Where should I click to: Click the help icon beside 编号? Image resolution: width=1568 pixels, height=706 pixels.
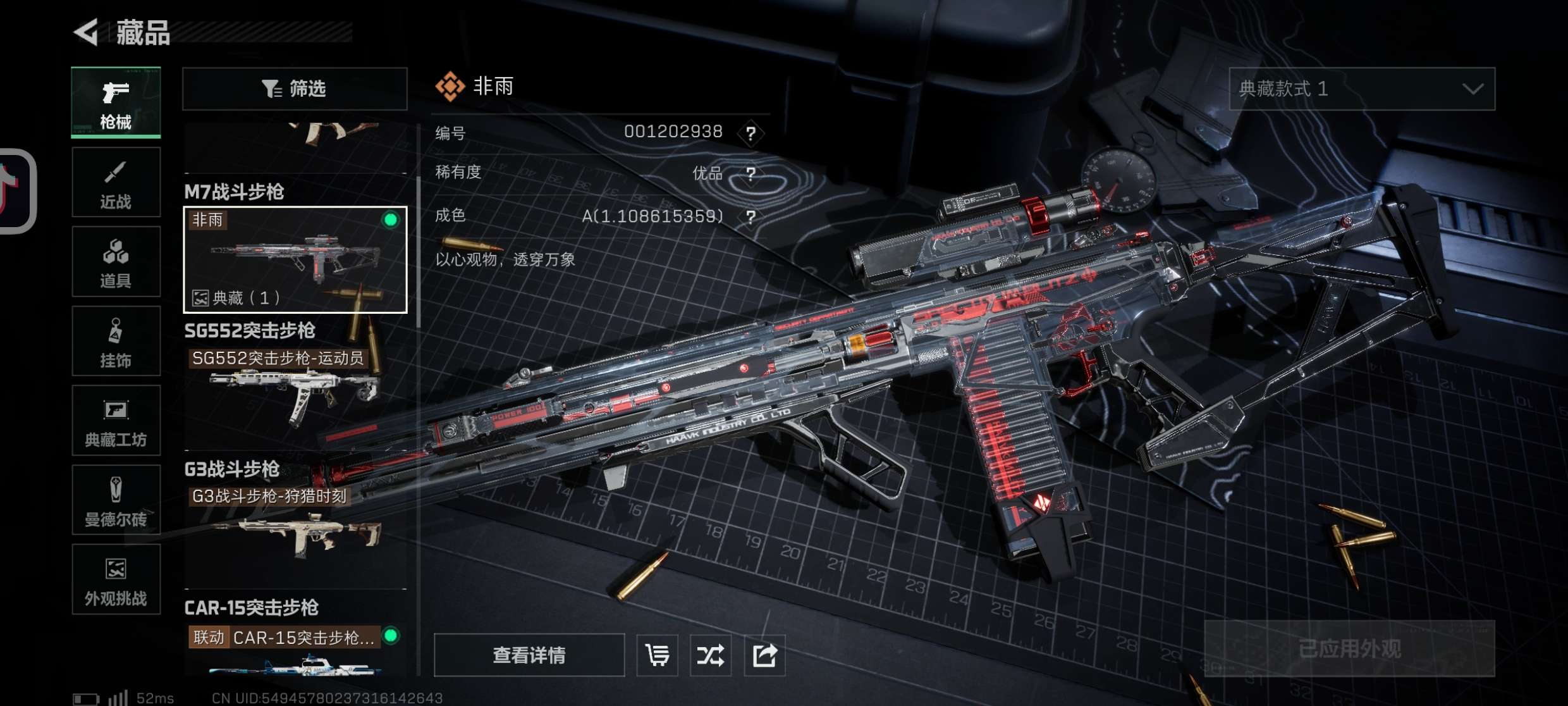pyautogui.click(x=750, y=133)
